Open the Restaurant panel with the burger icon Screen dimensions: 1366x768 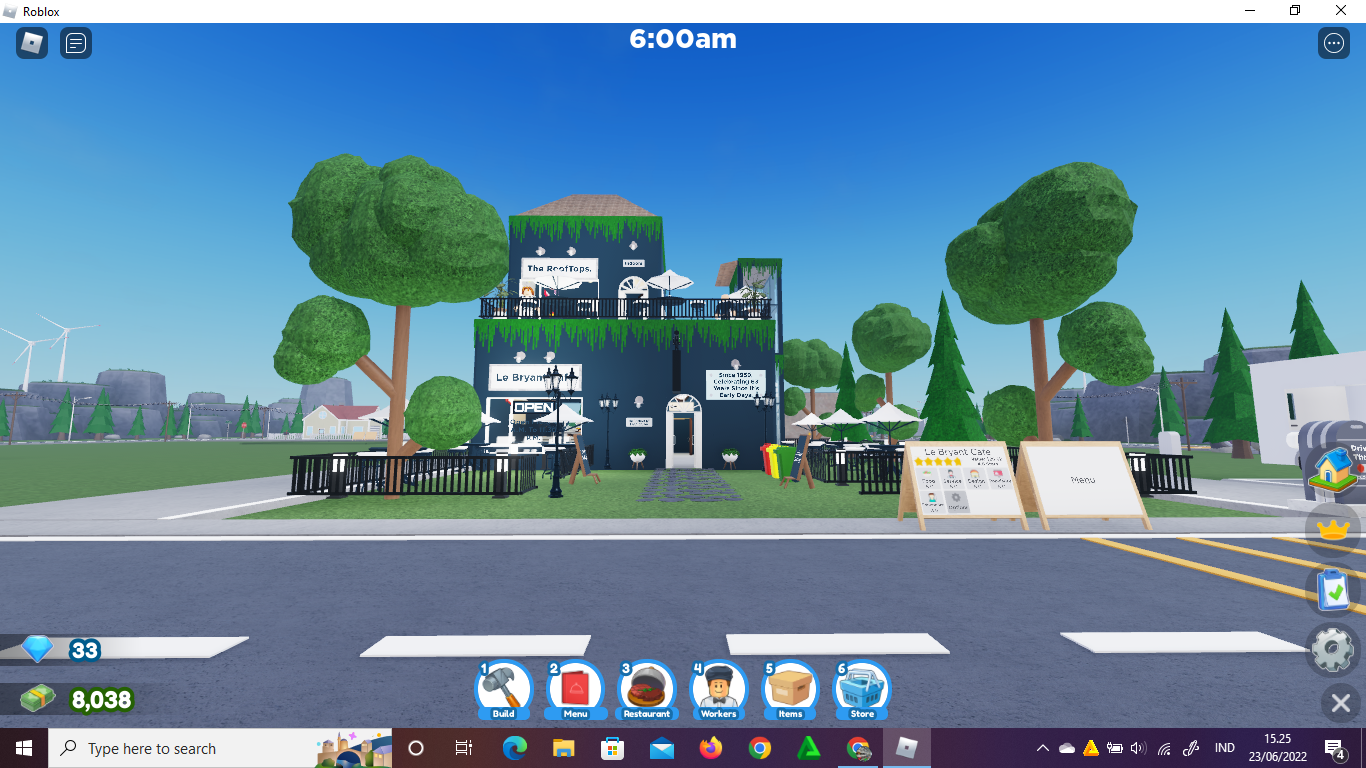[646, 690]
